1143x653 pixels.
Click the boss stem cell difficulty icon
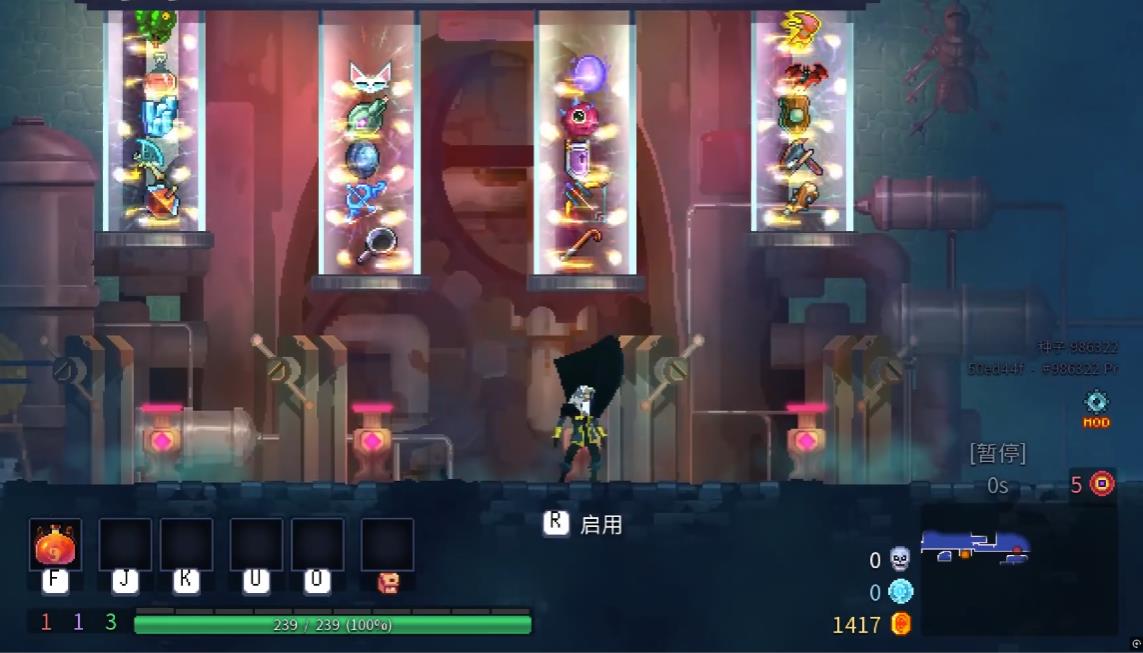(1101, 484)
